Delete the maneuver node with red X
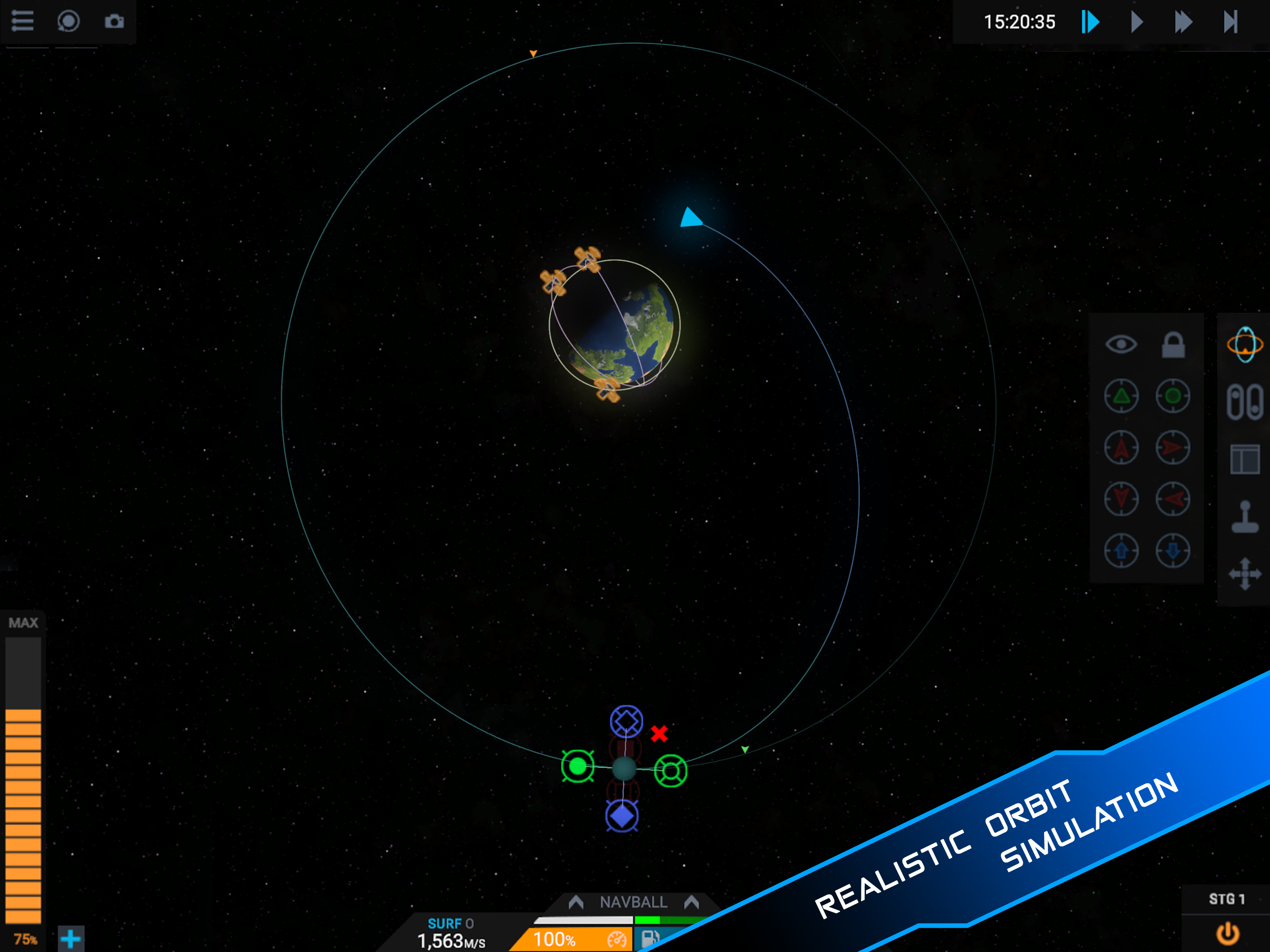Image resolution: width=1270 pixels, height=952 pixels. pyautogui.click(x=659, y=733)
